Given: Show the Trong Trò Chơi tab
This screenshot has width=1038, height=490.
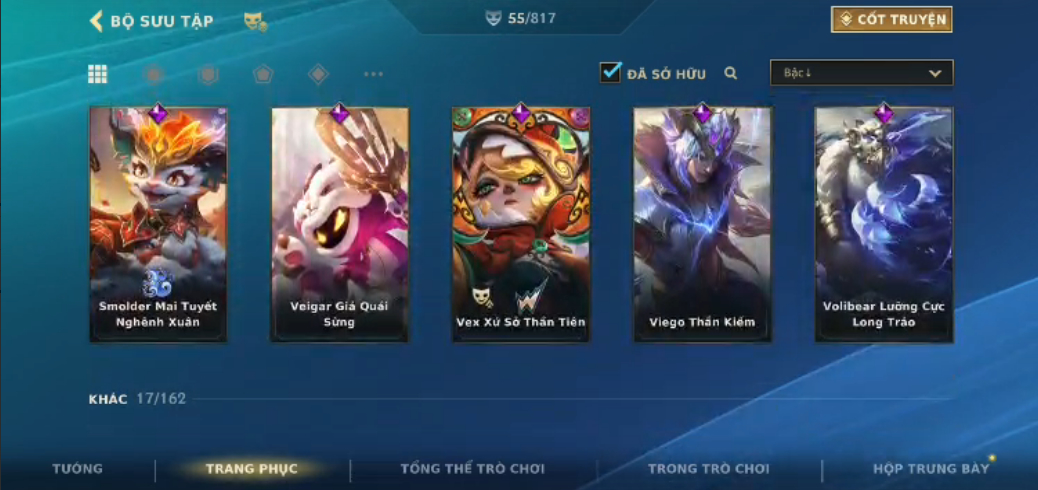Looking at the screenshot, I should click(x=709, y=469).
